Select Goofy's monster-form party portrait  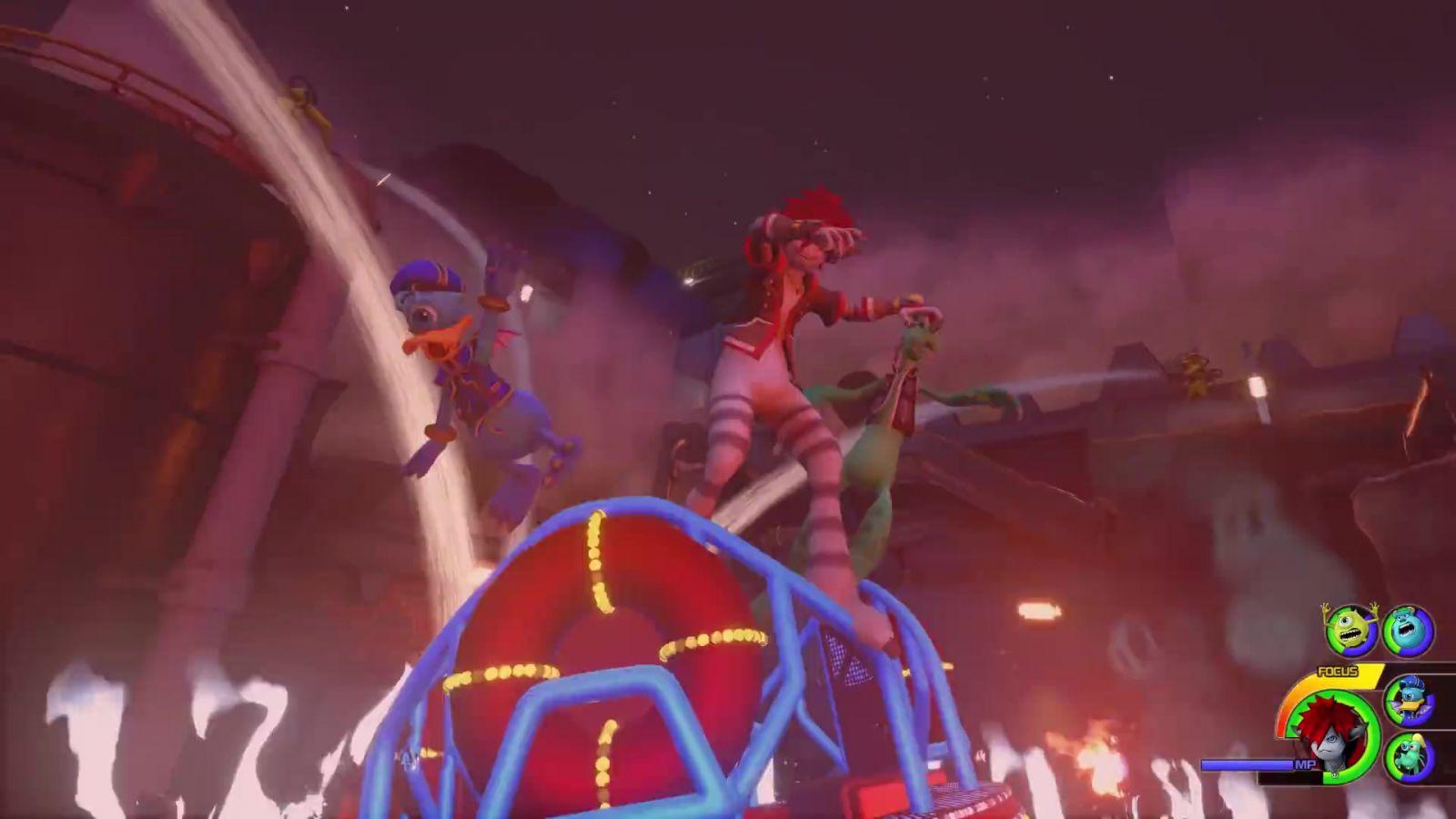coord(1409,757)
